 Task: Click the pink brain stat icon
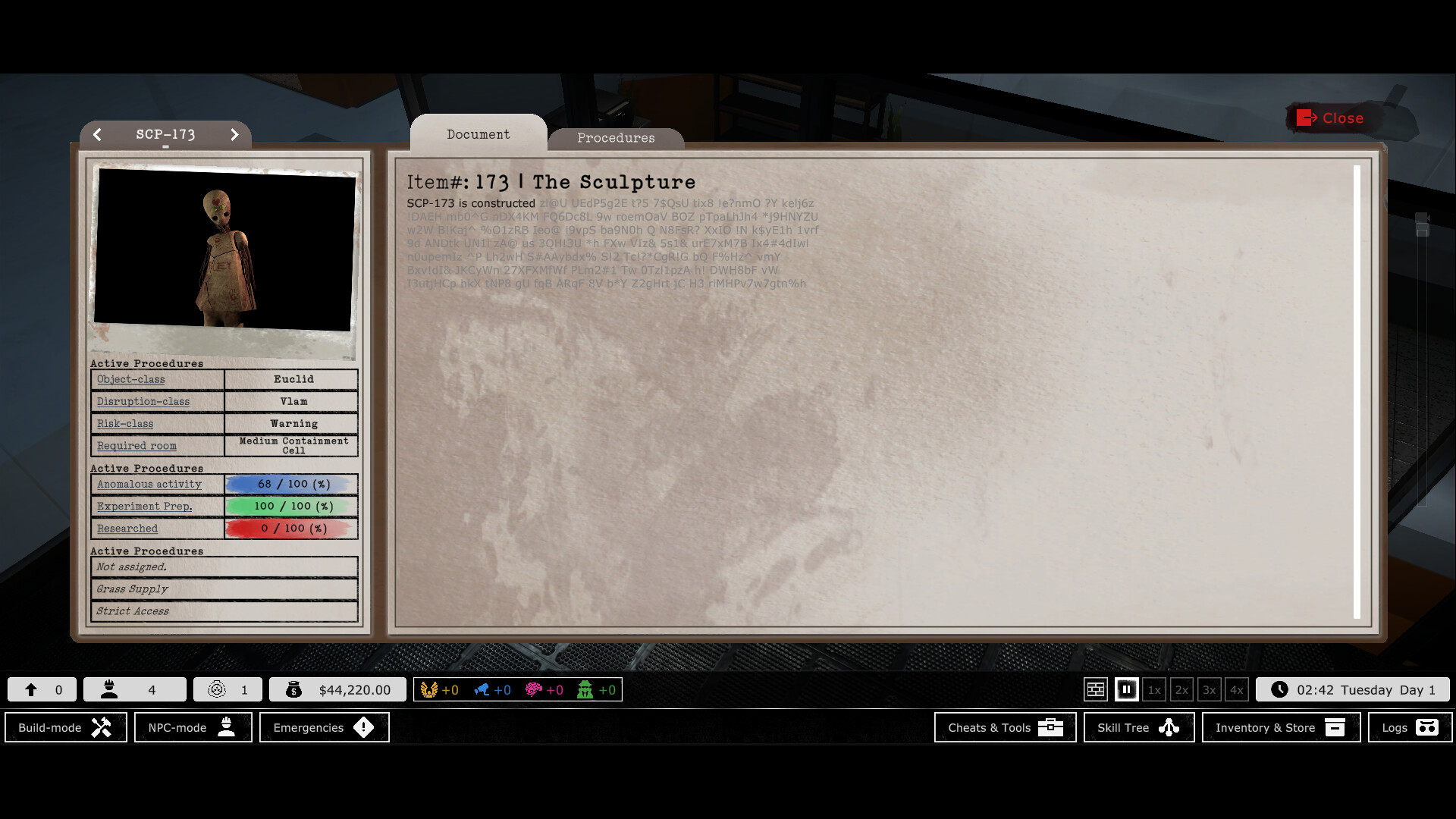[533, 689]
